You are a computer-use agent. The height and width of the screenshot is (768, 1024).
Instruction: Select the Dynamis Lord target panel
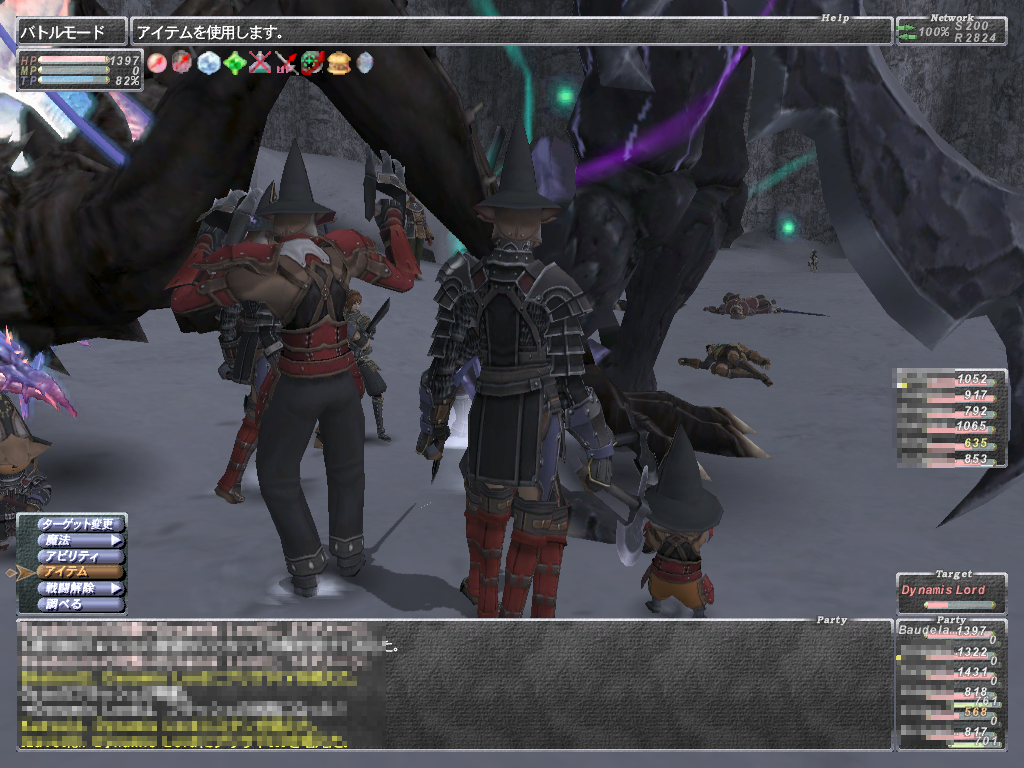(950, 592)
